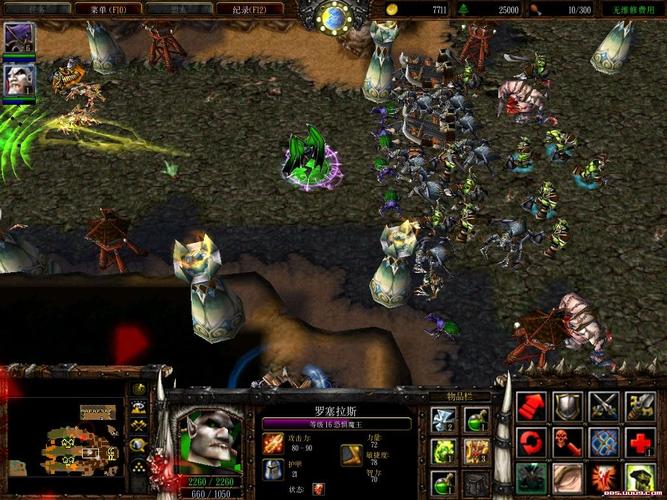Select the red circular arrow Patrol command
The height and width of the screenshot is (500, 667).
point(533,442)
